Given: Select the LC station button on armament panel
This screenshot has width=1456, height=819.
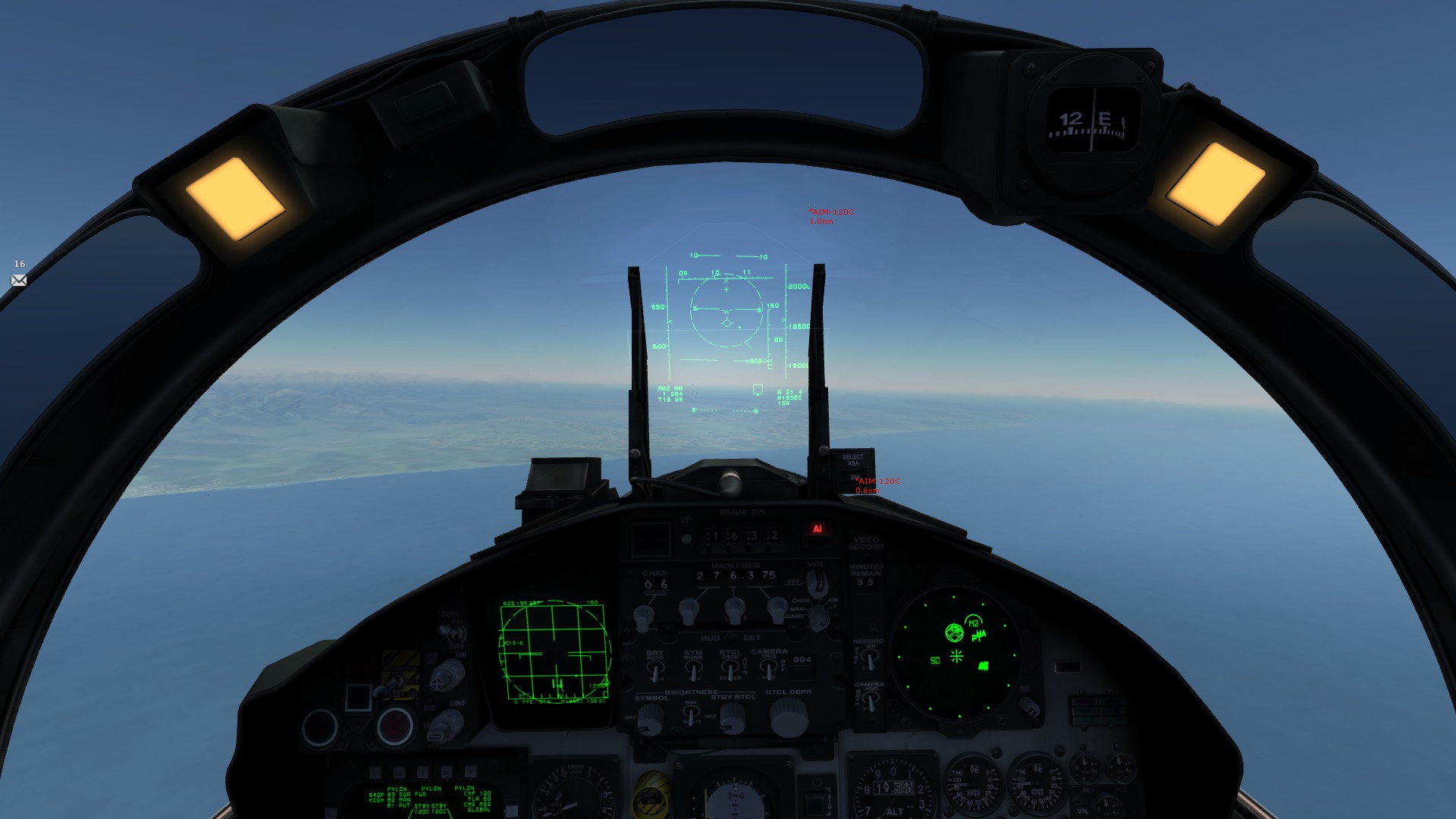Looking at the screenshot, I should pyautogui.click(x=399, y=772).
